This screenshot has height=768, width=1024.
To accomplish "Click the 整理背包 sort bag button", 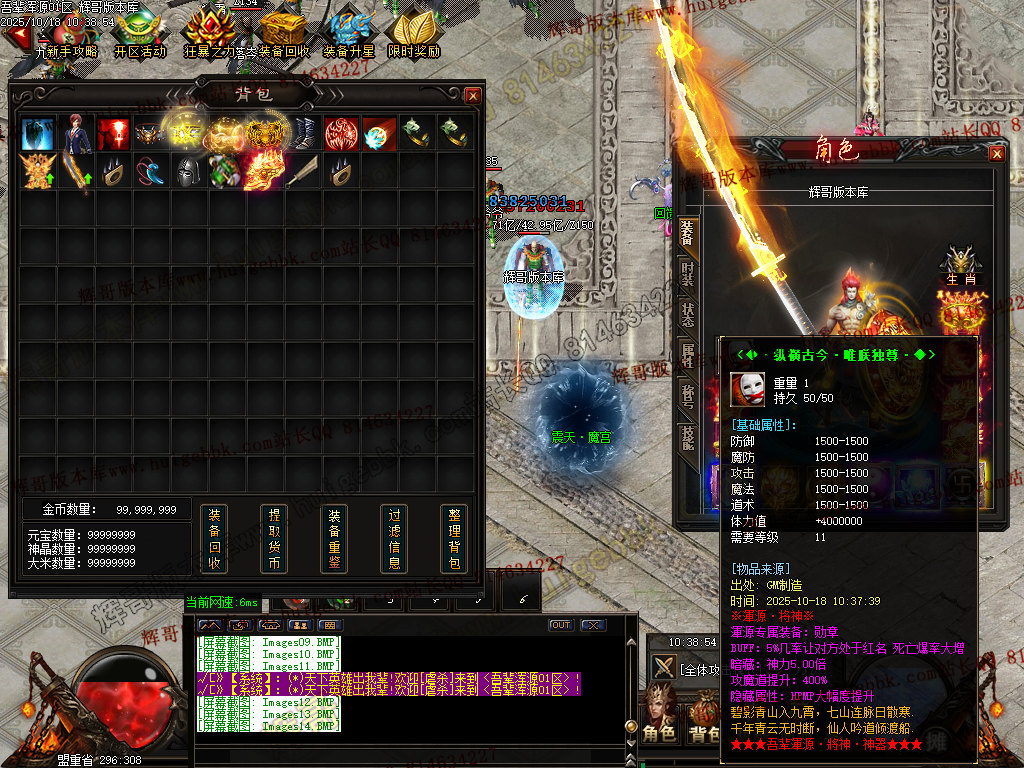I will [454, 539].
